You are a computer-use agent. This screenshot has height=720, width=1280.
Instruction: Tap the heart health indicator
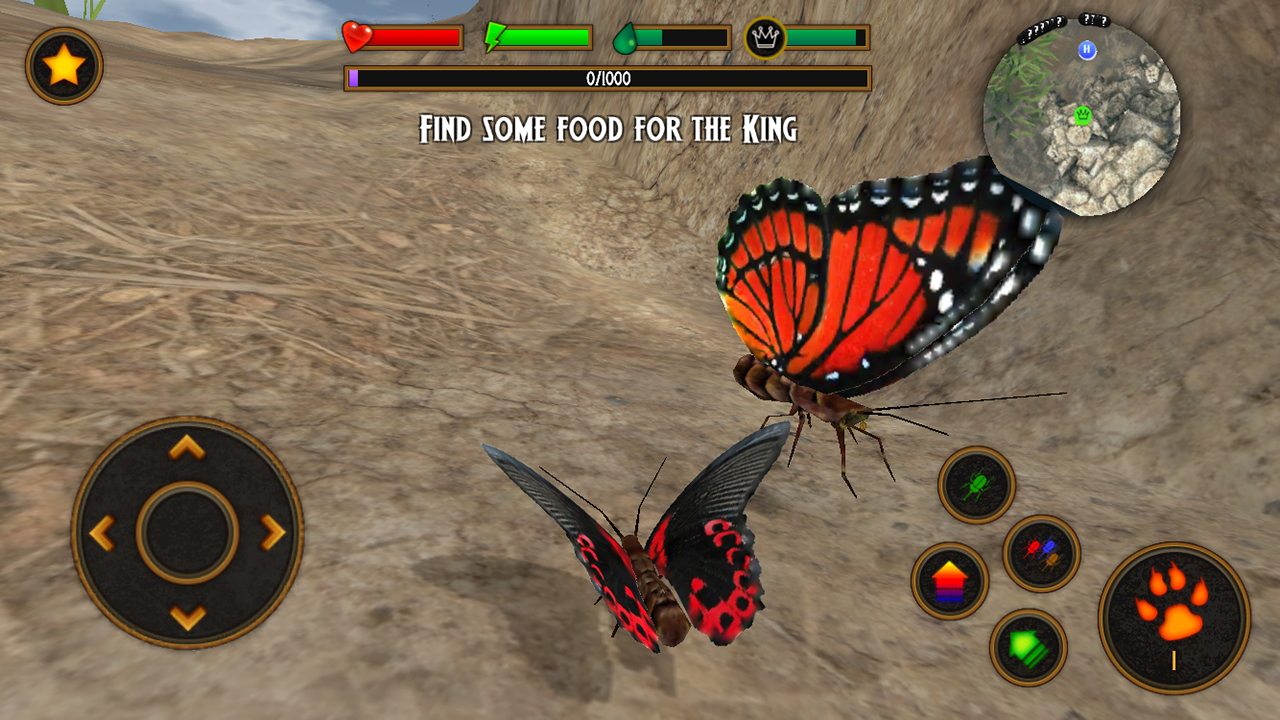(x=356, y=36)
